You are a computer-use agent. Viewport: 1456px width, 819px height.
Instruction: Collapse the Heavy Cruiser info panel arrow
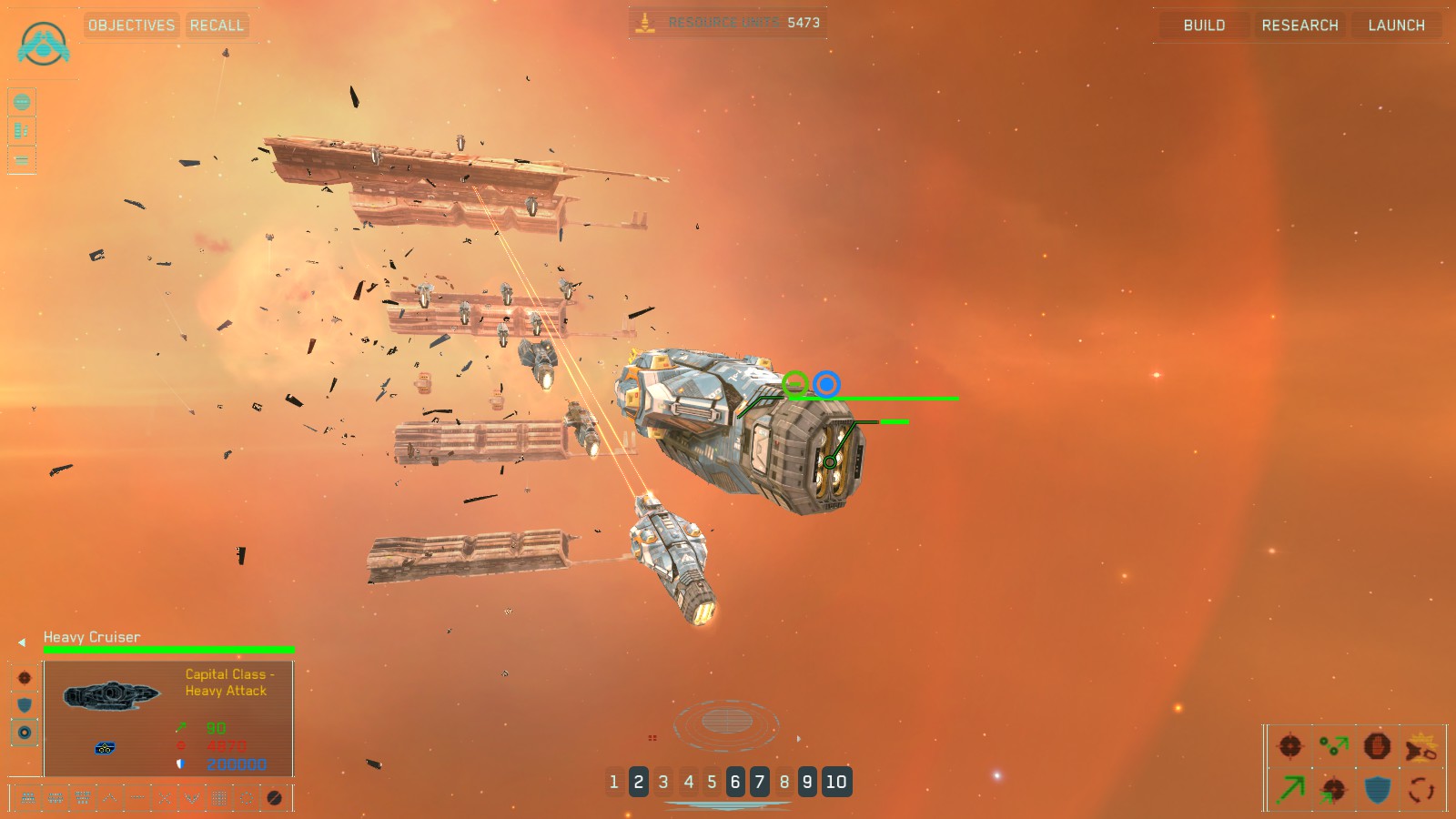click(22, 642)
